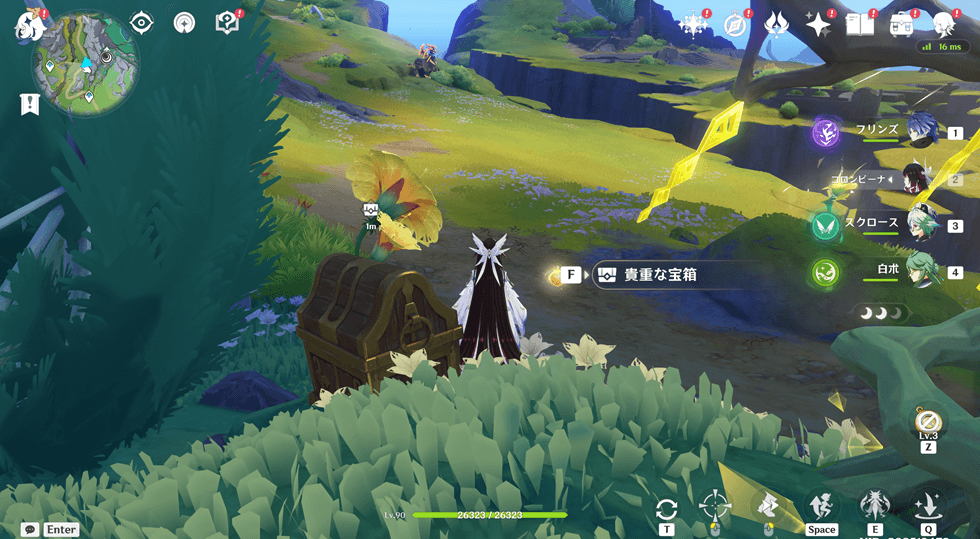
Task: Use the Lv.3 compass gadget
Action: point(928,420)
